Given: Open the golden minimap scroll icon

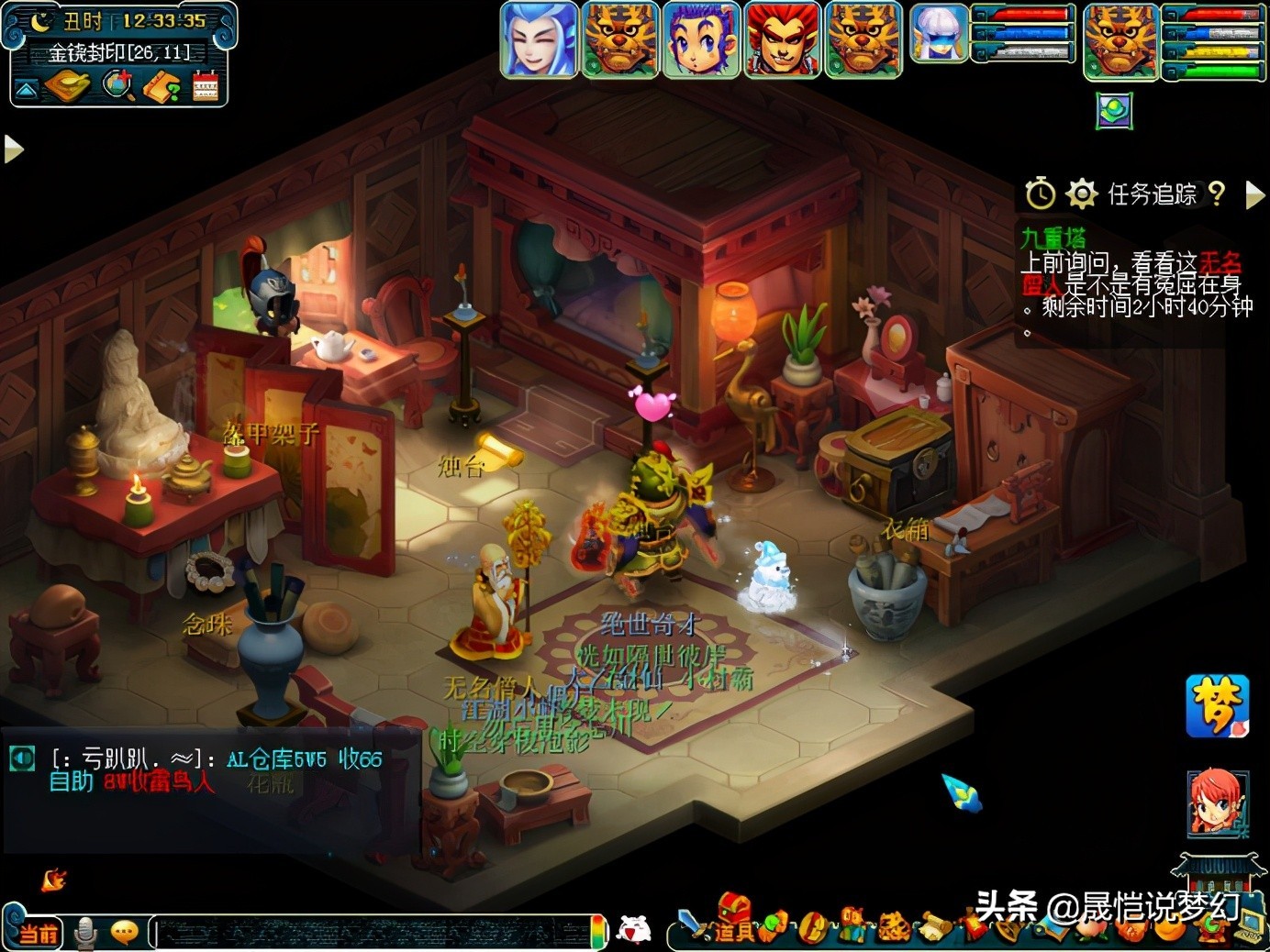Looking at the screenshot, I should click(67, 87).
